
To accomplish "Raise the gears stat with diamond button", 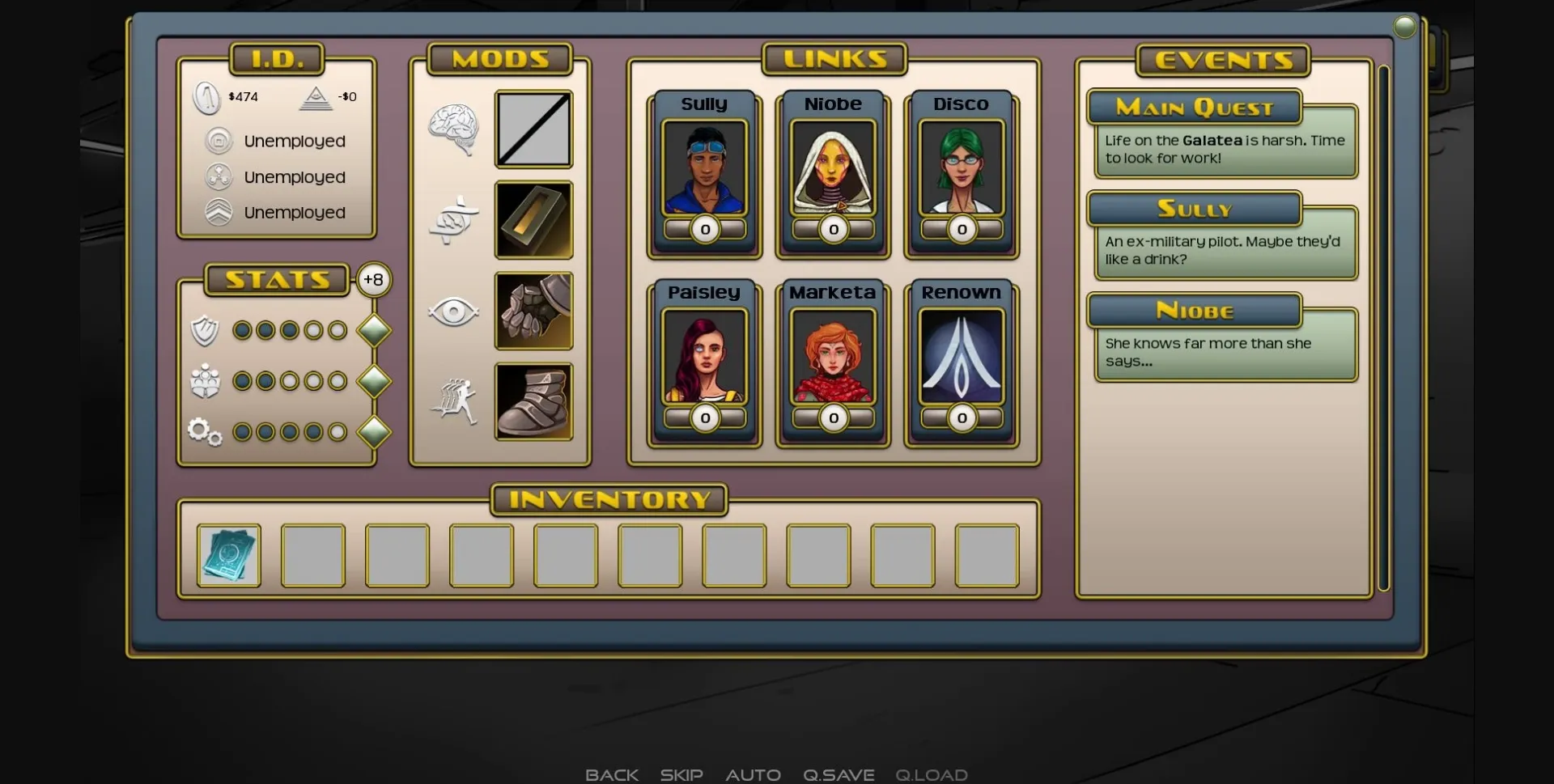I will point(374,432).
